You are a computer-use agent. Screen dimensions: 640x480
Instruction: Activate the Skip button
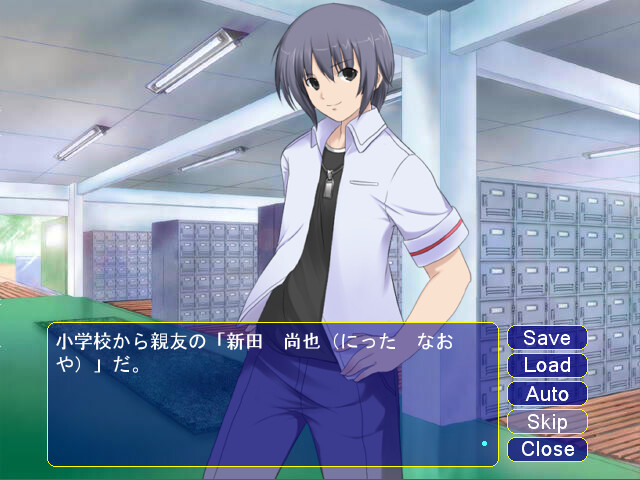(x=547, y=422)
